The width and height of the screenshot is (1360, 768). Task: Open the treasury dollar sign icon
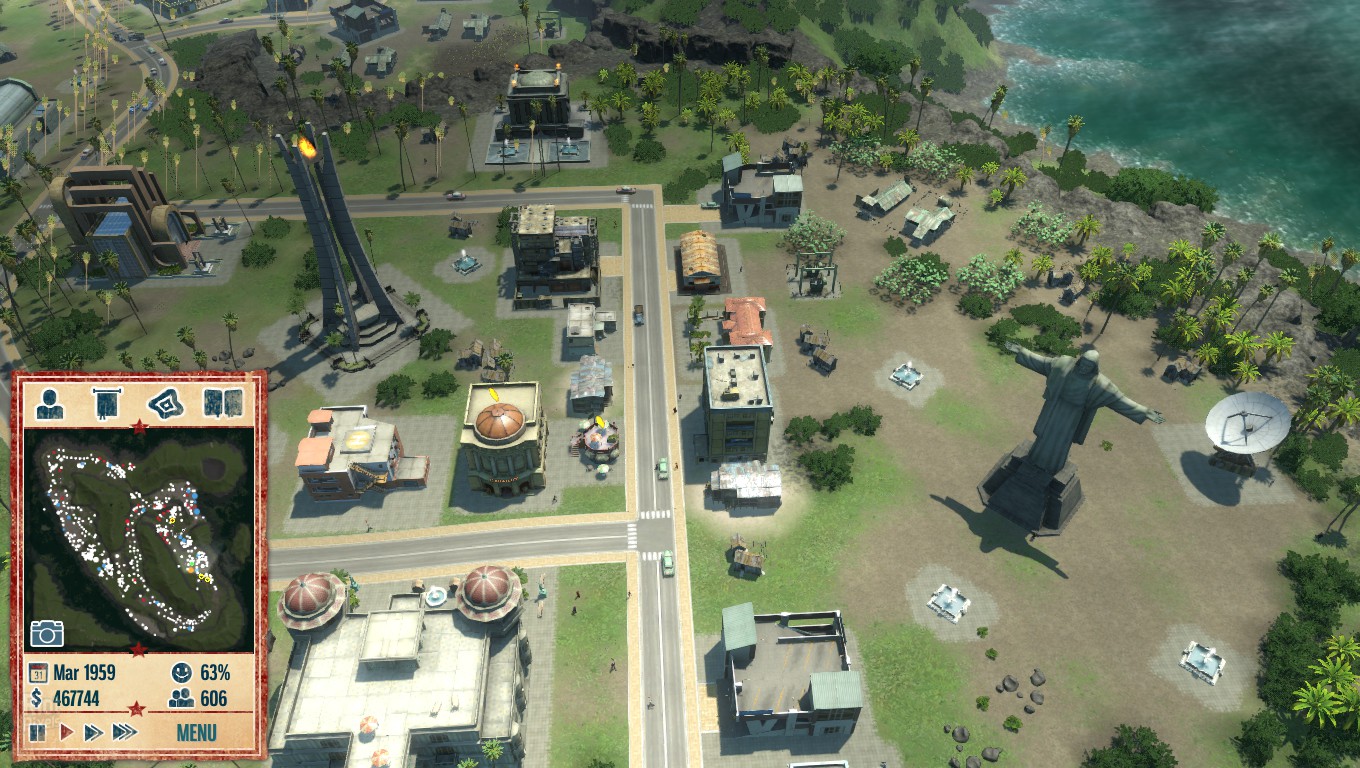click(x=37, y=699)
